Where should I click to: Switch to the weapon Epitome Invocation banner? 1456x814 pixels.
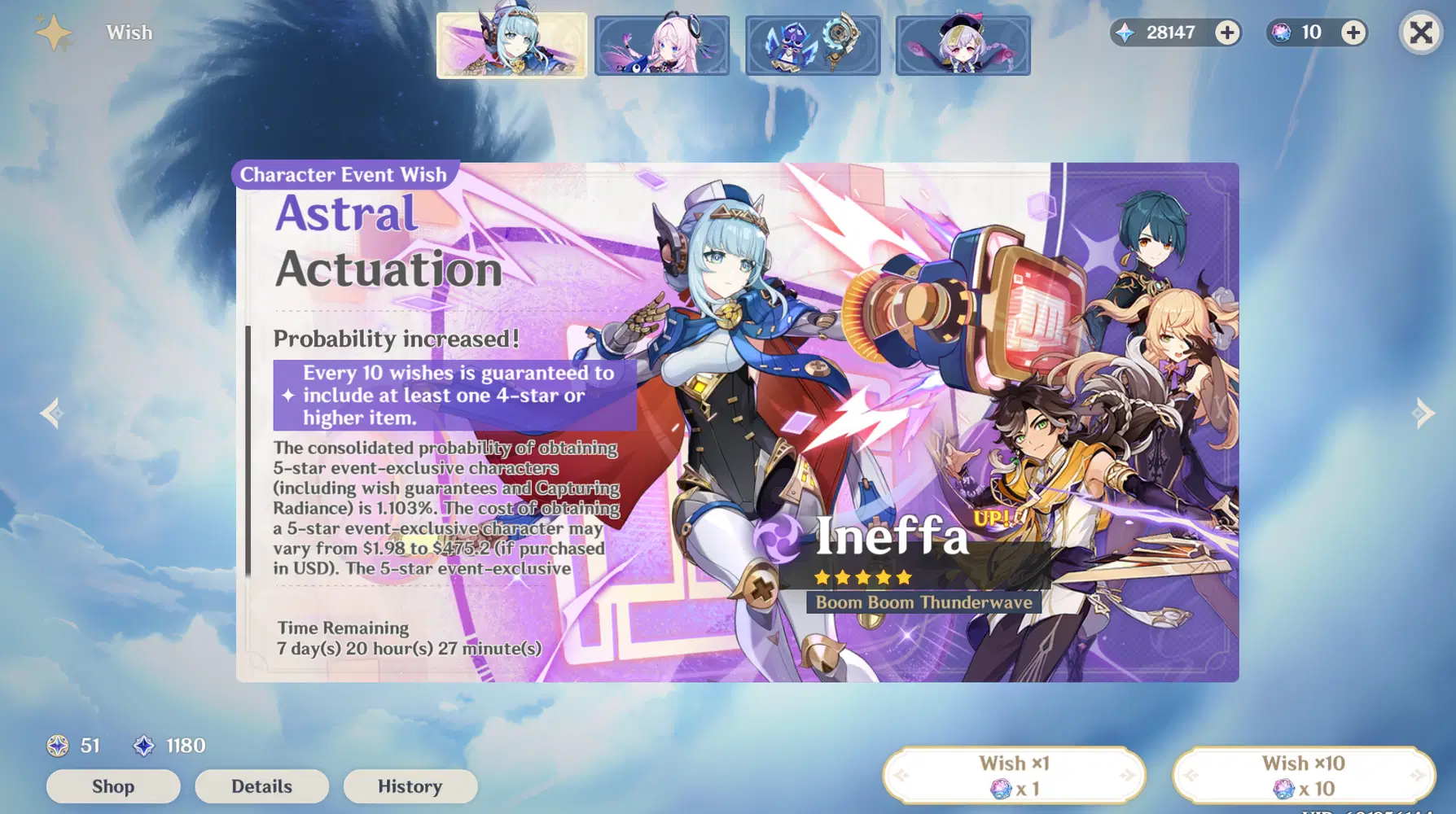pyautogui.click(x=812, y=45)
